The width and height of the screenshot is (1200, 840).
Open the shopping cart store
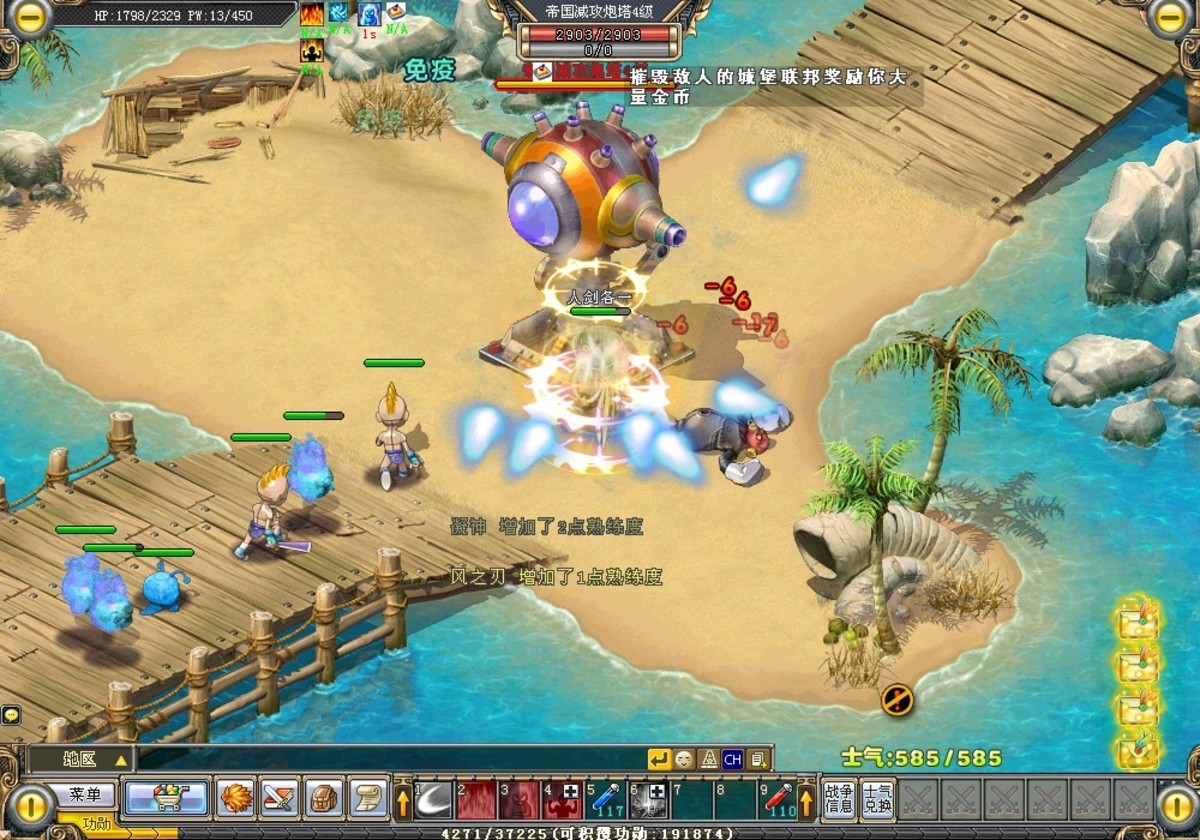coord(166,798)
